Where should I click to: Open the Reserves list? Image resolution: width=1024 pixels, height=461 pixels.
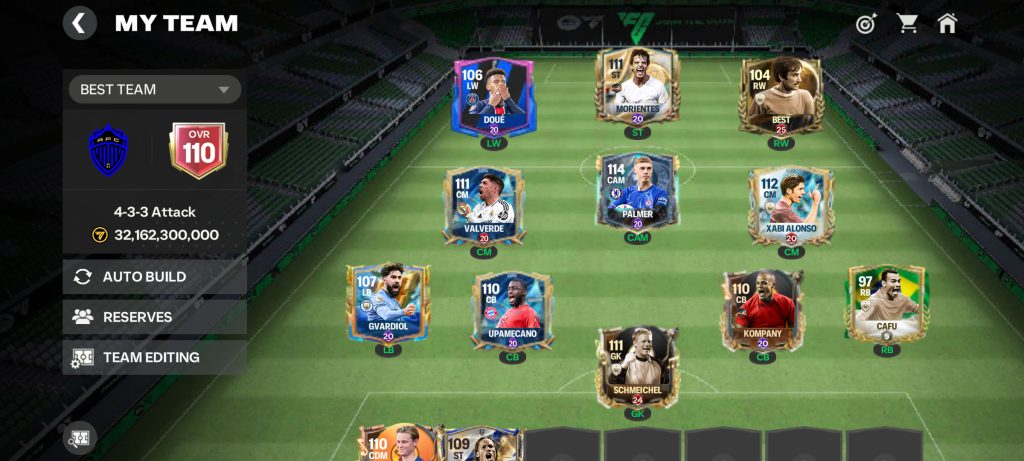(x=155, y=317)
